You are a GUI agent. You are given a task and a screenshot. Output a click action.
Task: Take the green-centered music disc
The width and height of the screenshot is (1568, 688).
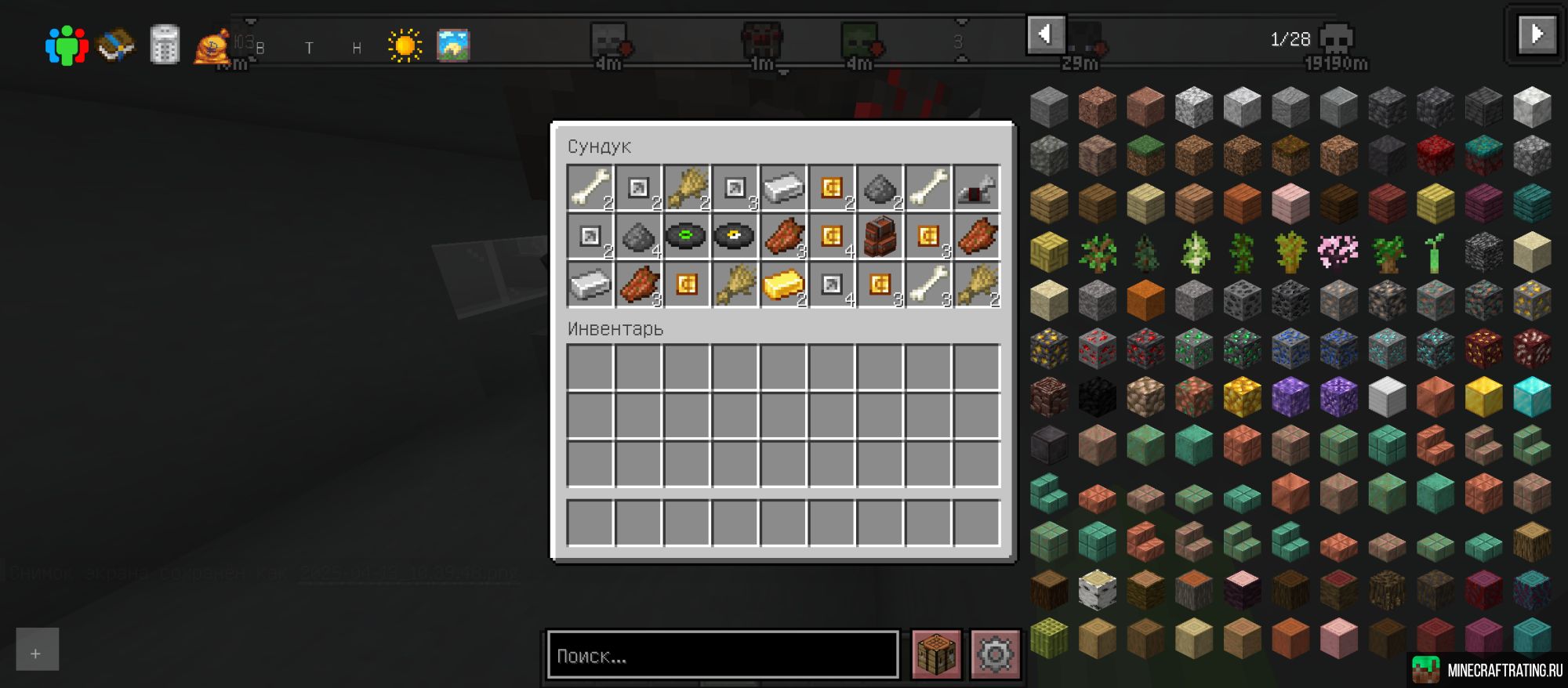pyautogui.click(x=686, y=236)
